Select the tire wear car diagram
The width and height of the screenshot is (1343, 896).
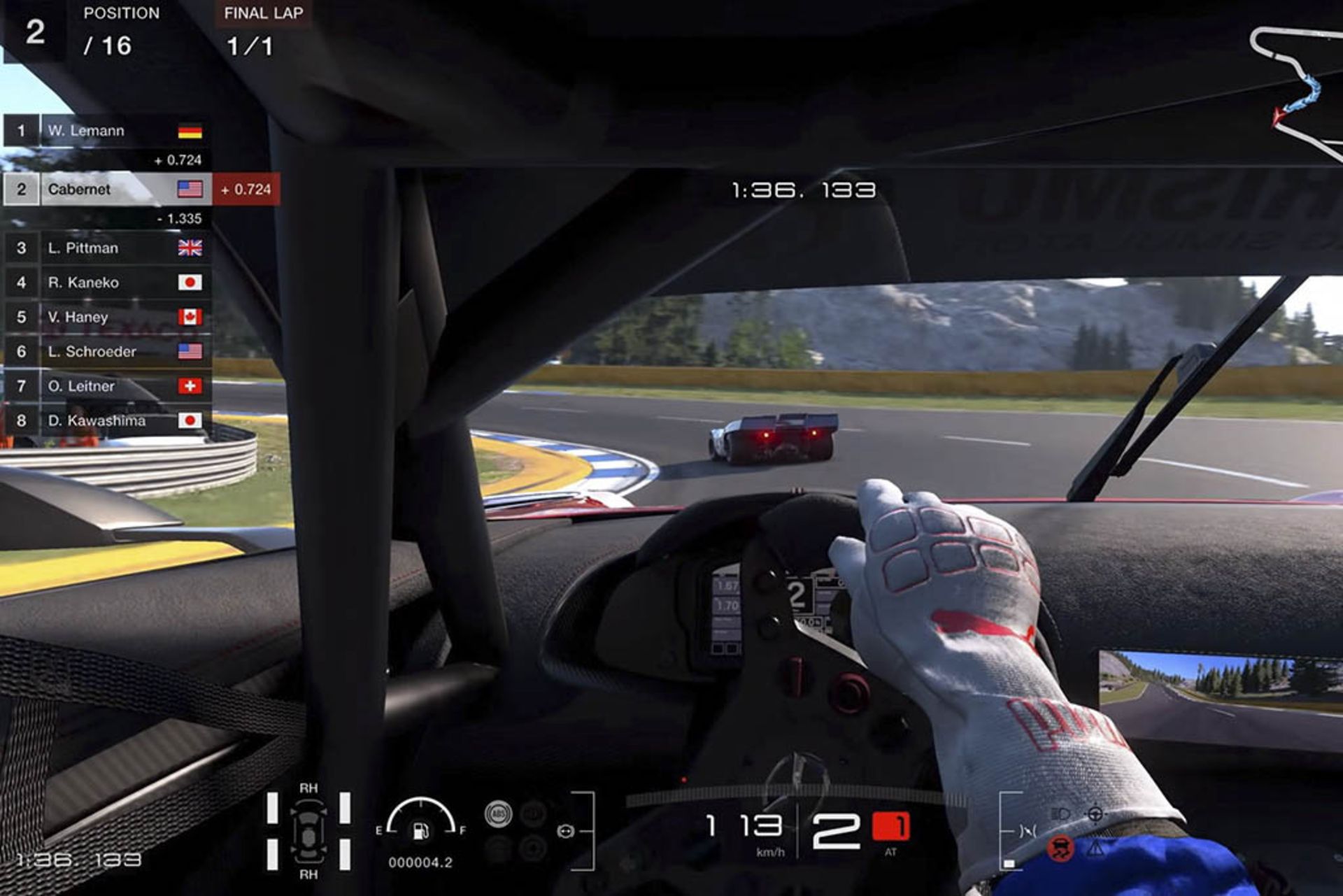(308, 831)
